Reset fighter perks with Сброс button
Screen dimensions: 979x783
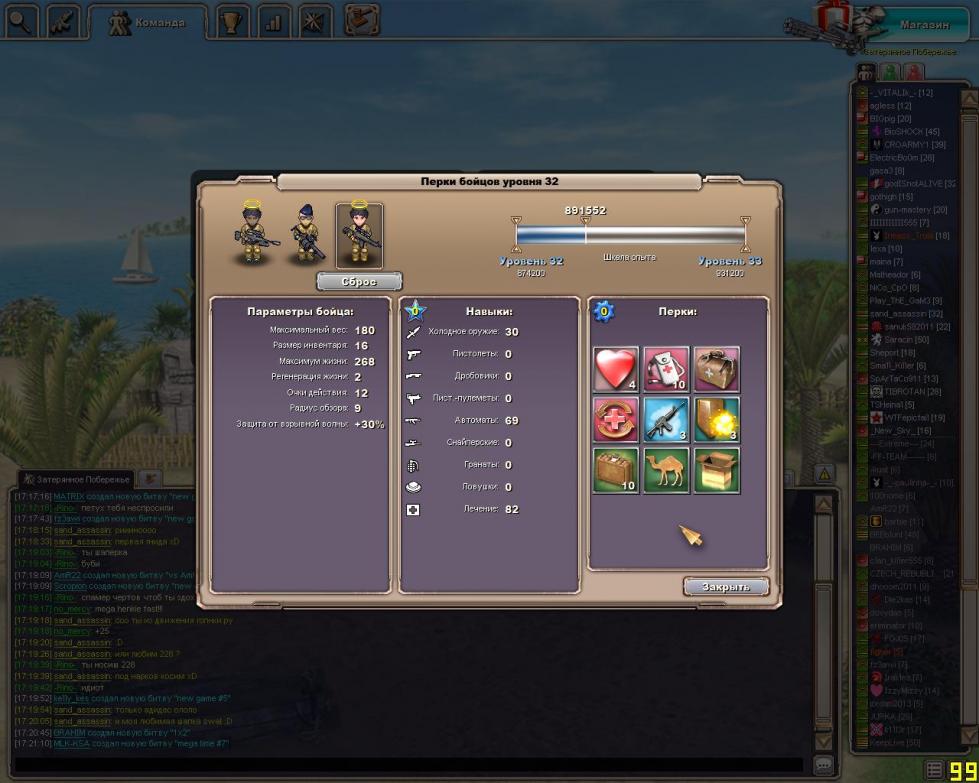point(359,282)
